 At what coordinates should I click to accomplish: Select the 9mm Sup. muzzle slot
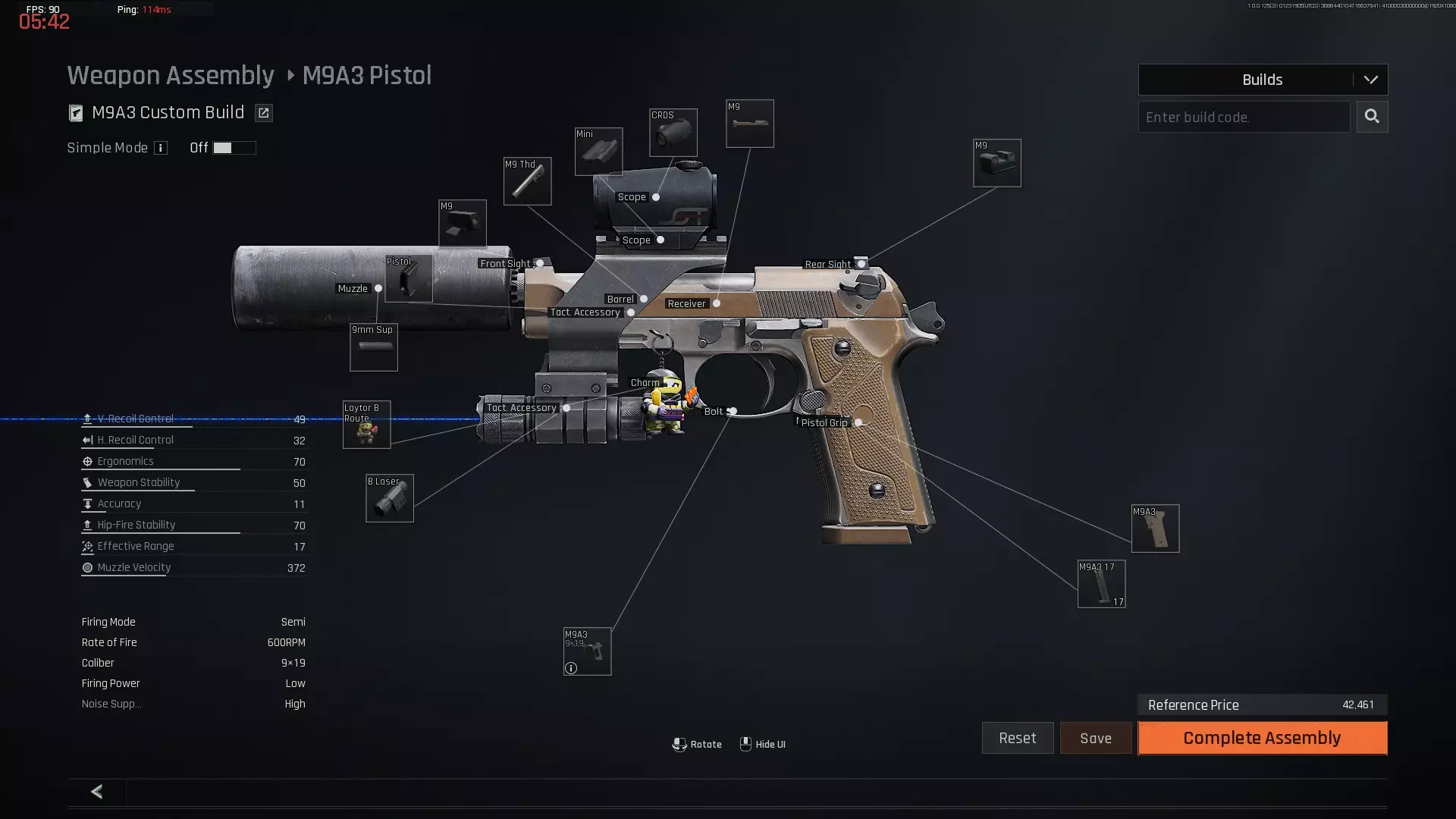[x=374, y=347]
